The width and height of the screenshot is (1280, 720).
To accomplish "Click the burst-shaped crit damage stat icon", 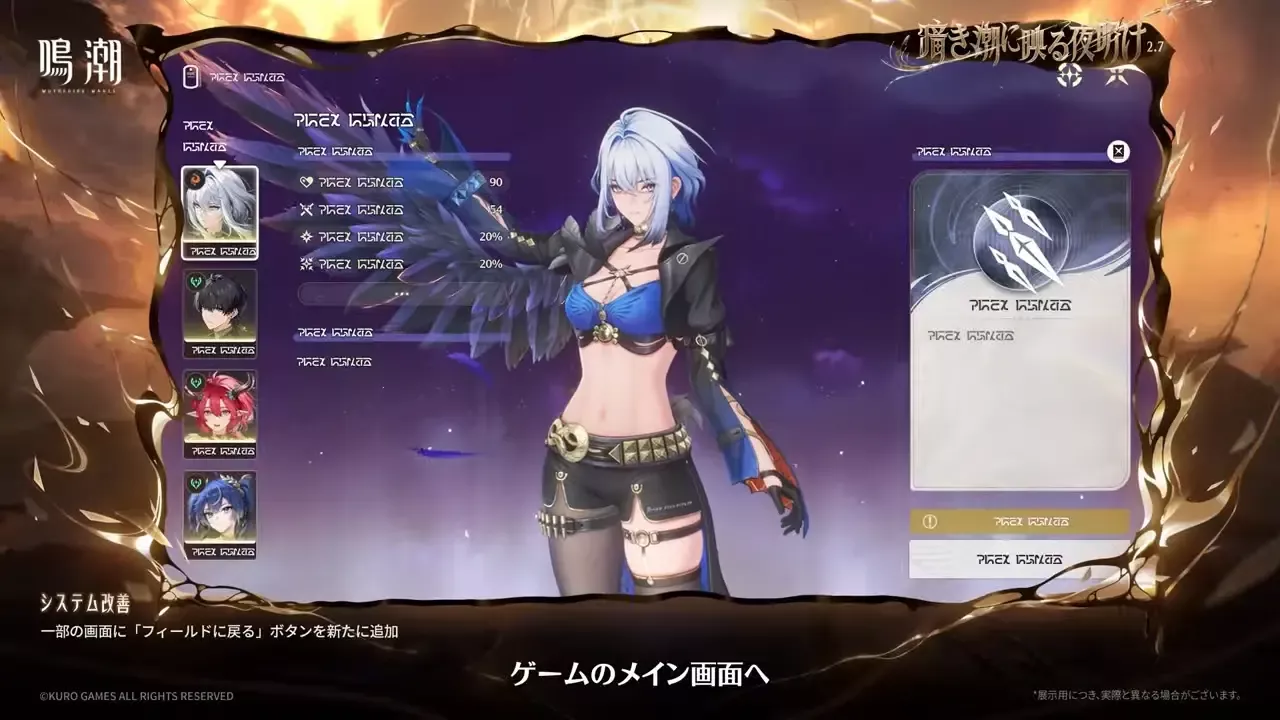I will point(307,264).
